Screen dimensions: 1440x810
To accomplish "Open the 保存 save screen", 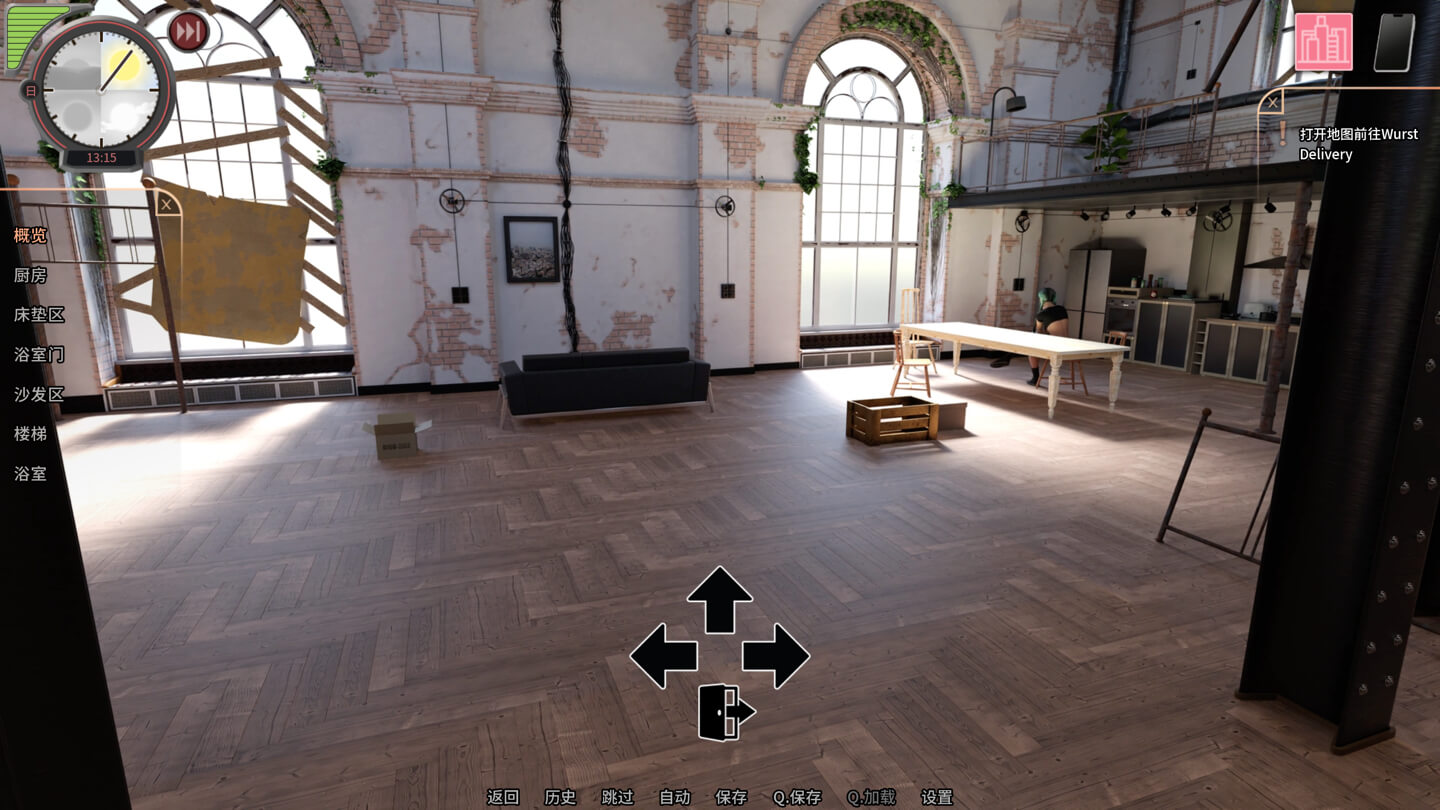I will point(731,797).
